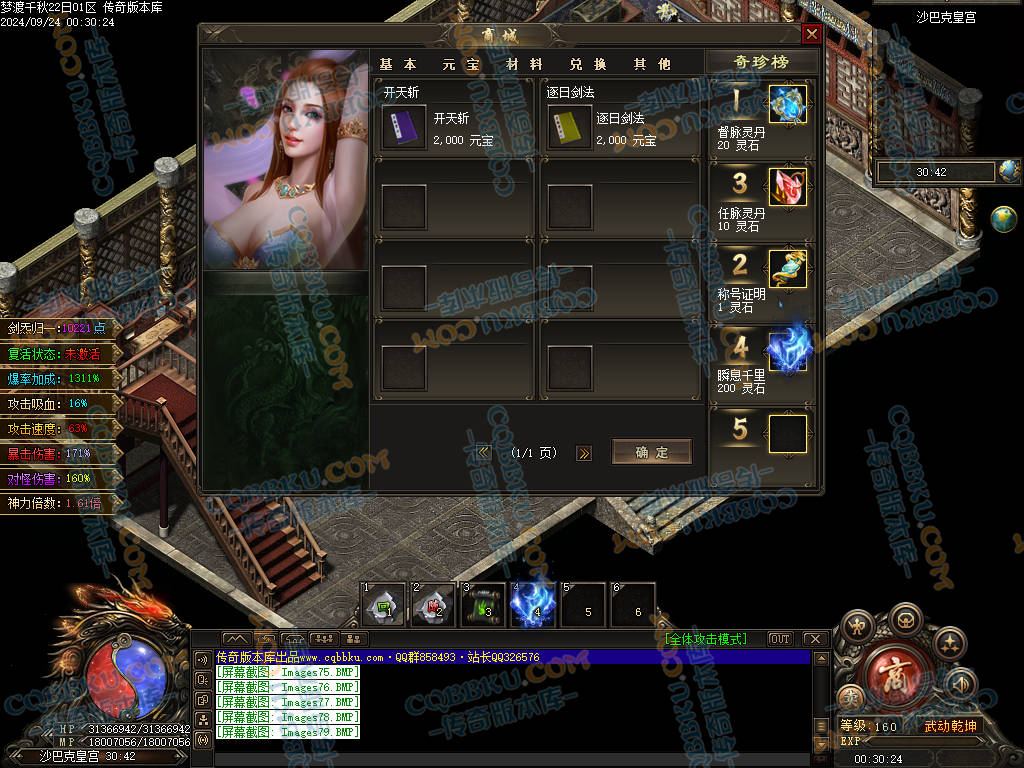Select 任脉灵丹 in the rare list
Image resolution: width=1024 pixels, height=768 pixels.
[787, 187]
